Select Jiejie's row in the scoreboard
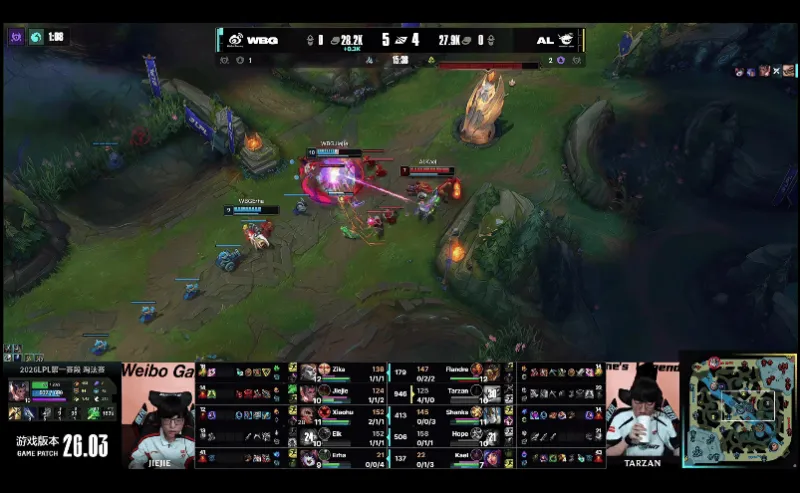The image size is (800, 493). click(340, 393)
